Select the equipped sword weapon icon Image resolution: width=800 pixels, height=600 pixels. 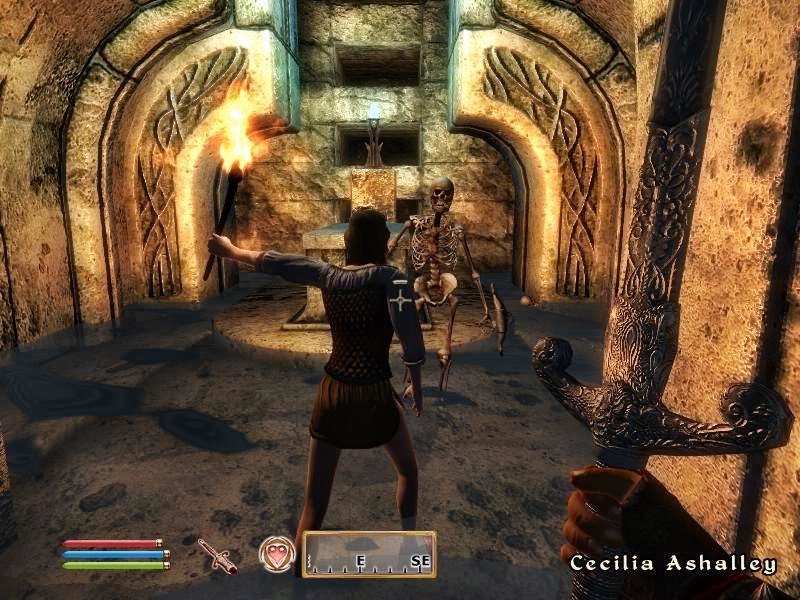coord(217,555)
